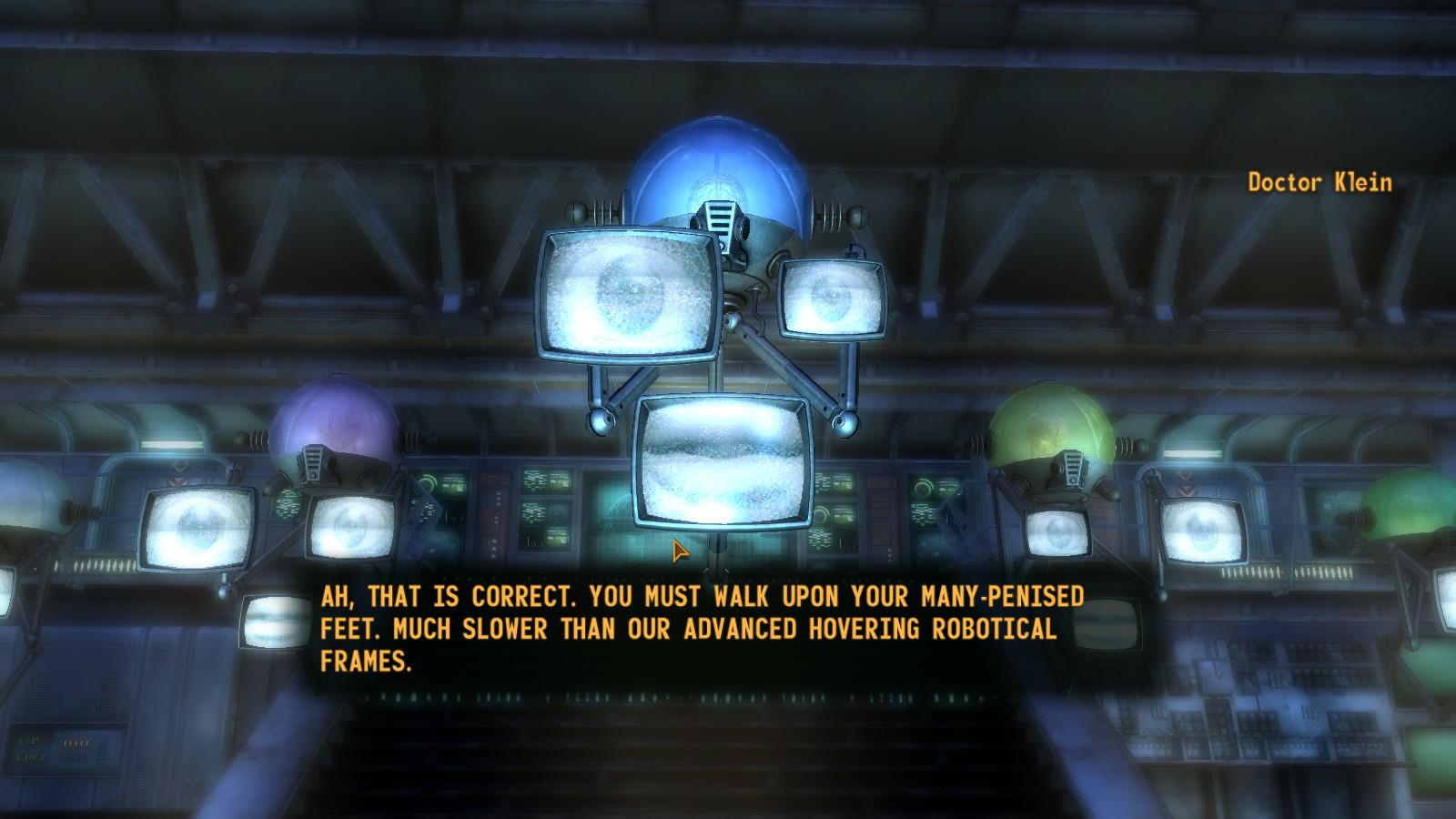The width and height of the screenshot is (1456, 819).
Task: Click the green doctor's eye monitor
Action: [x=1056, y=532]
